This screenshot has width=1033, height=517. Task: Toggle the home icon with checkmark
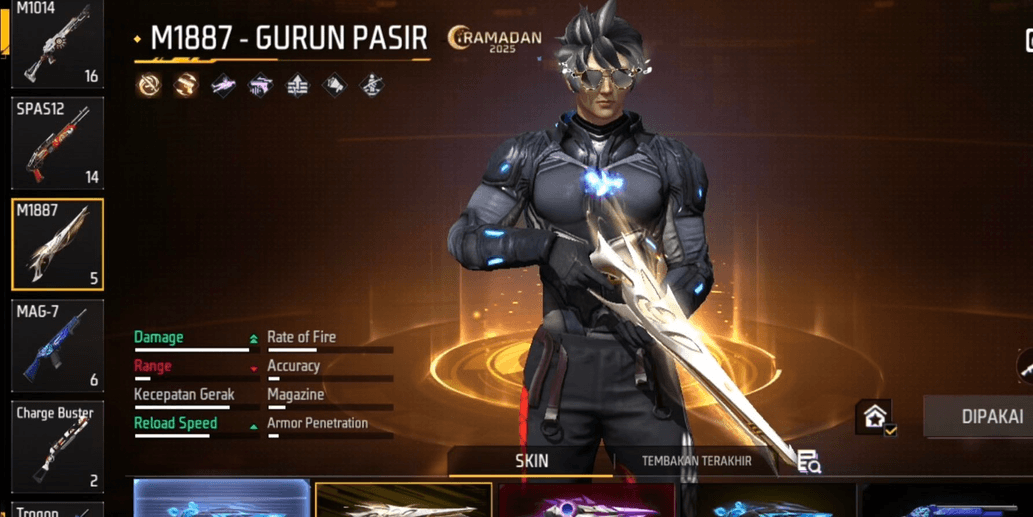pos(875,417)
